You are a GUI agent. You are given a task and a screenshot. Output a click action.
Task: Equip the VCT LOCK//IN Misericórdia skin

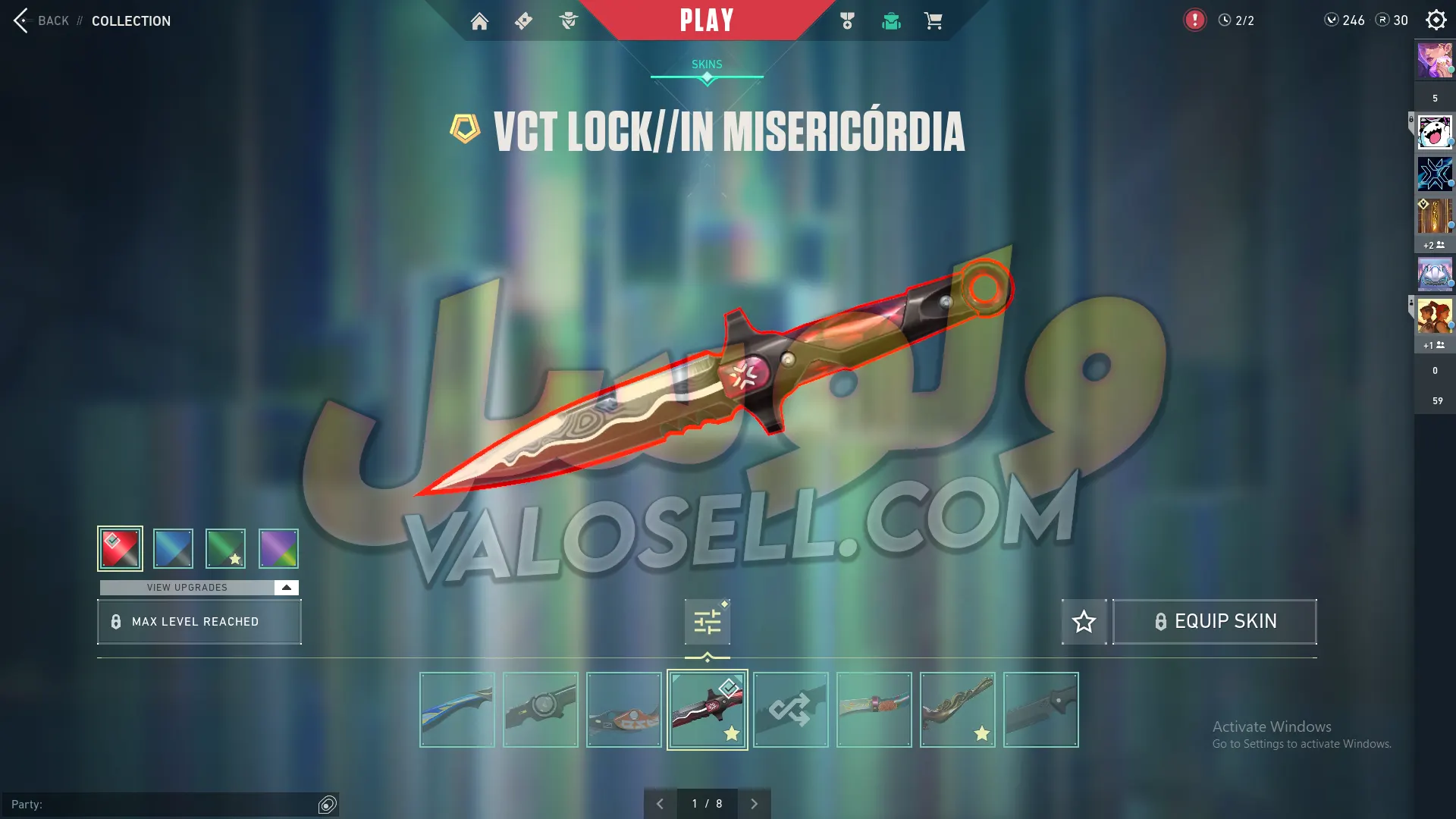(x=1214, y=622)
